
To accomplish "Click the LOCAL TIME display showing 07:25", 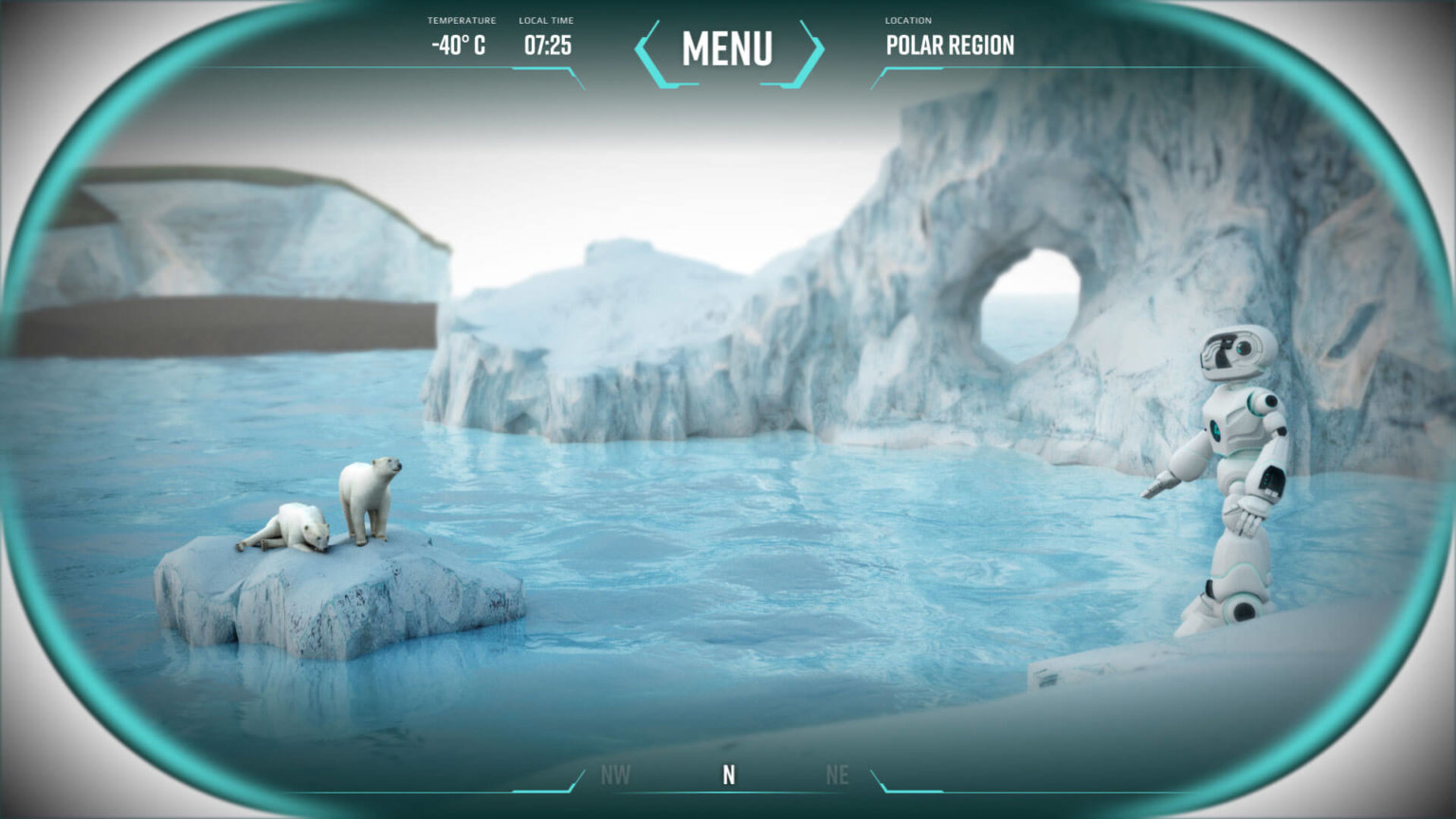I will (x=547, y=42).
